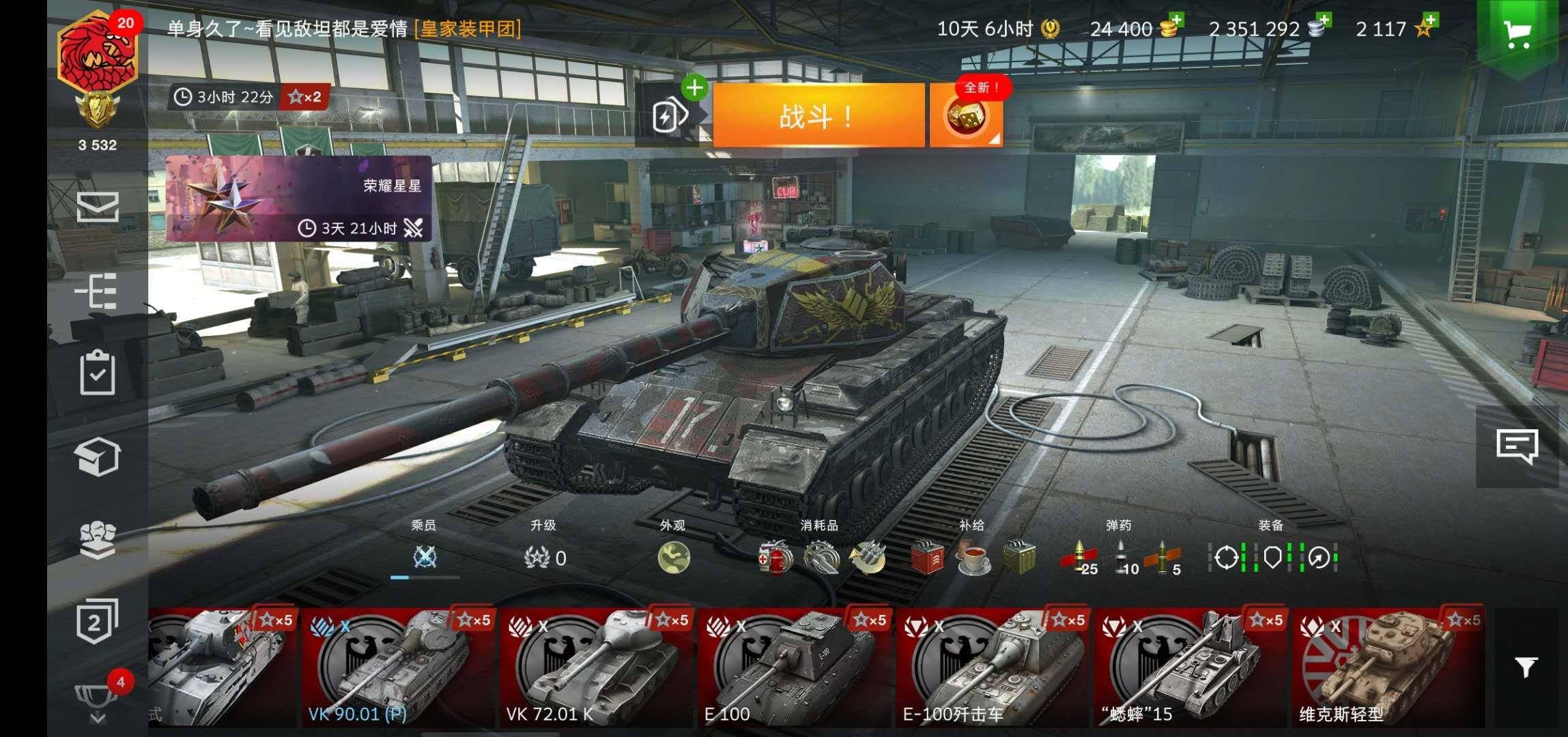Open the platoon squad icon
Viewport: 1568px width, 737px height.
[98, 539]
